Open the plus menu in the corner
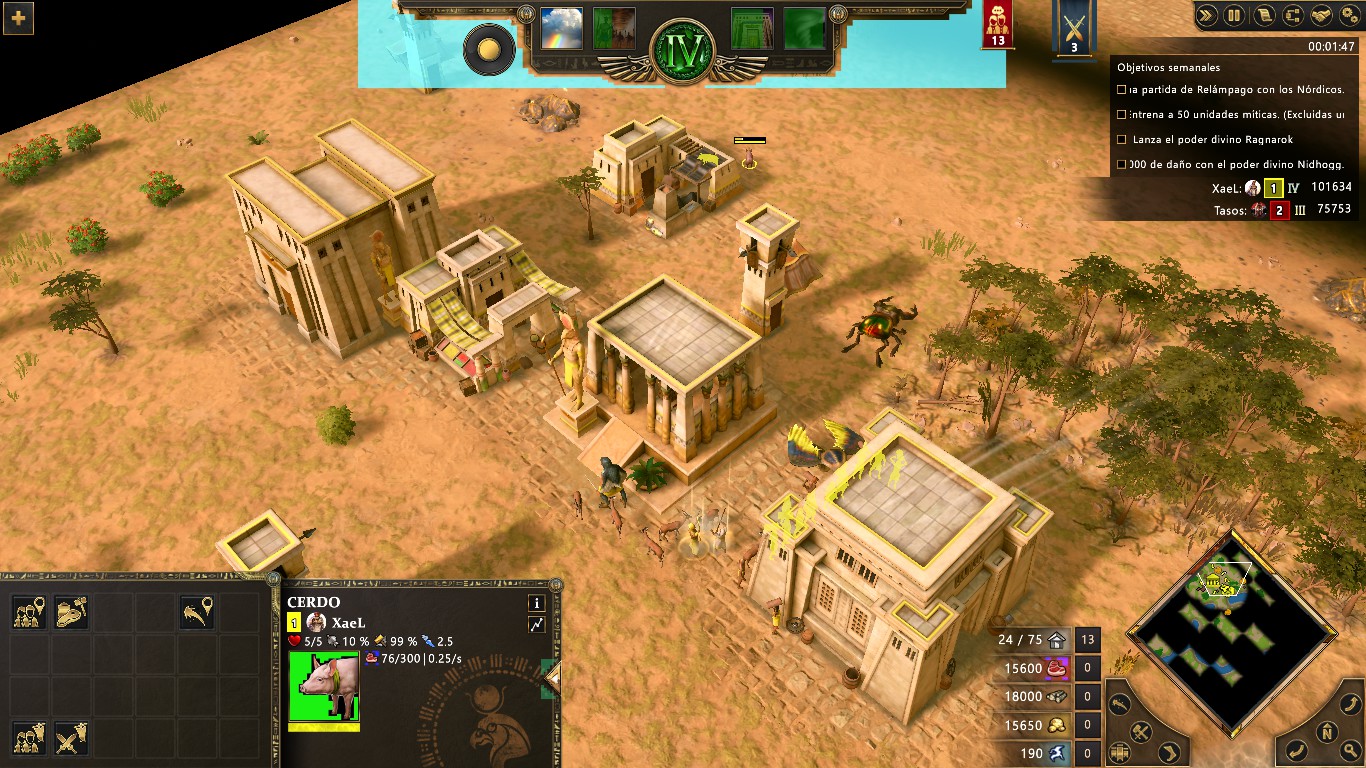The width and height of the screenshot is (1366, 768). click(x=18, y=18)
